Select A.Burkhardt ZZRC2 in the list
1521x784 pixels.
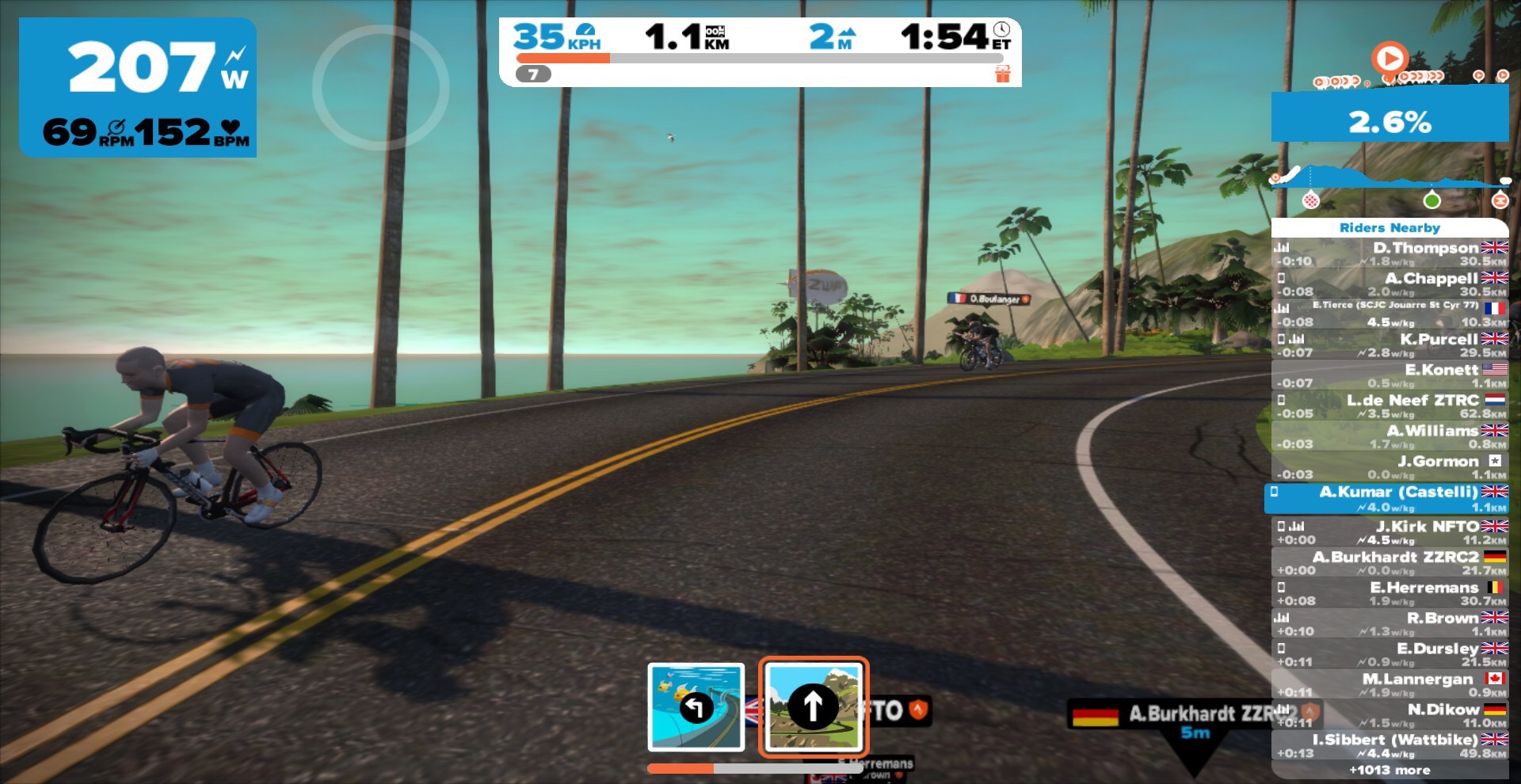(1389, 563)
